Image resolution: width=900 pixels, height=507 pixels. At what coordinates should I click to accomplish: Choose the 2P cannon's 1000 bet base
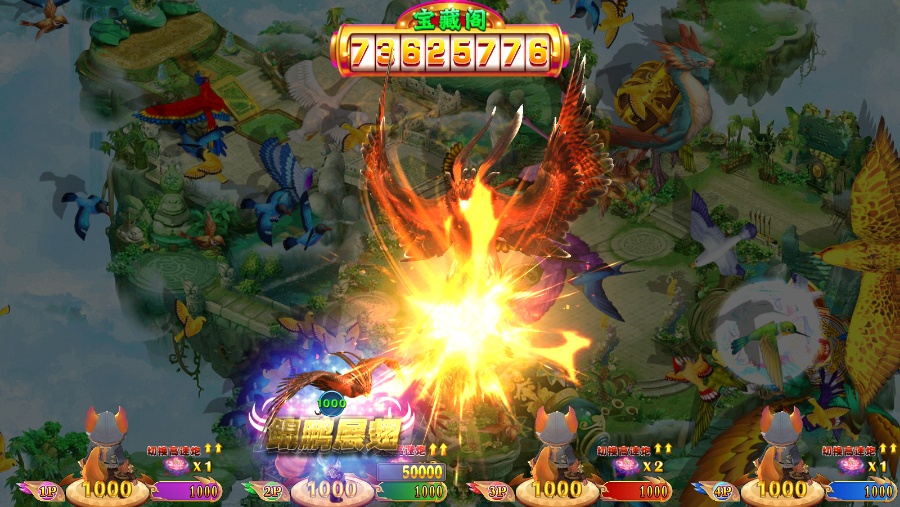pyautogui.click(x=332, y=489)
